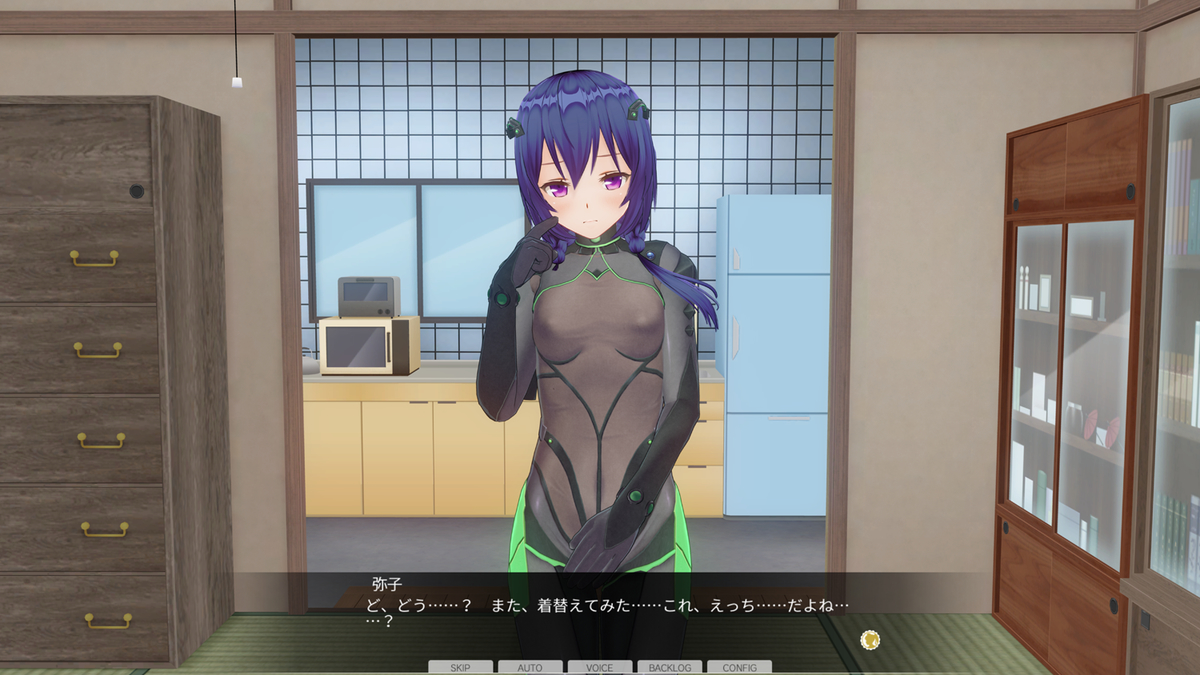The height and width of the screenshot is (675, 1200).
Task: Enable AUTO text advance
Action: 530,667
